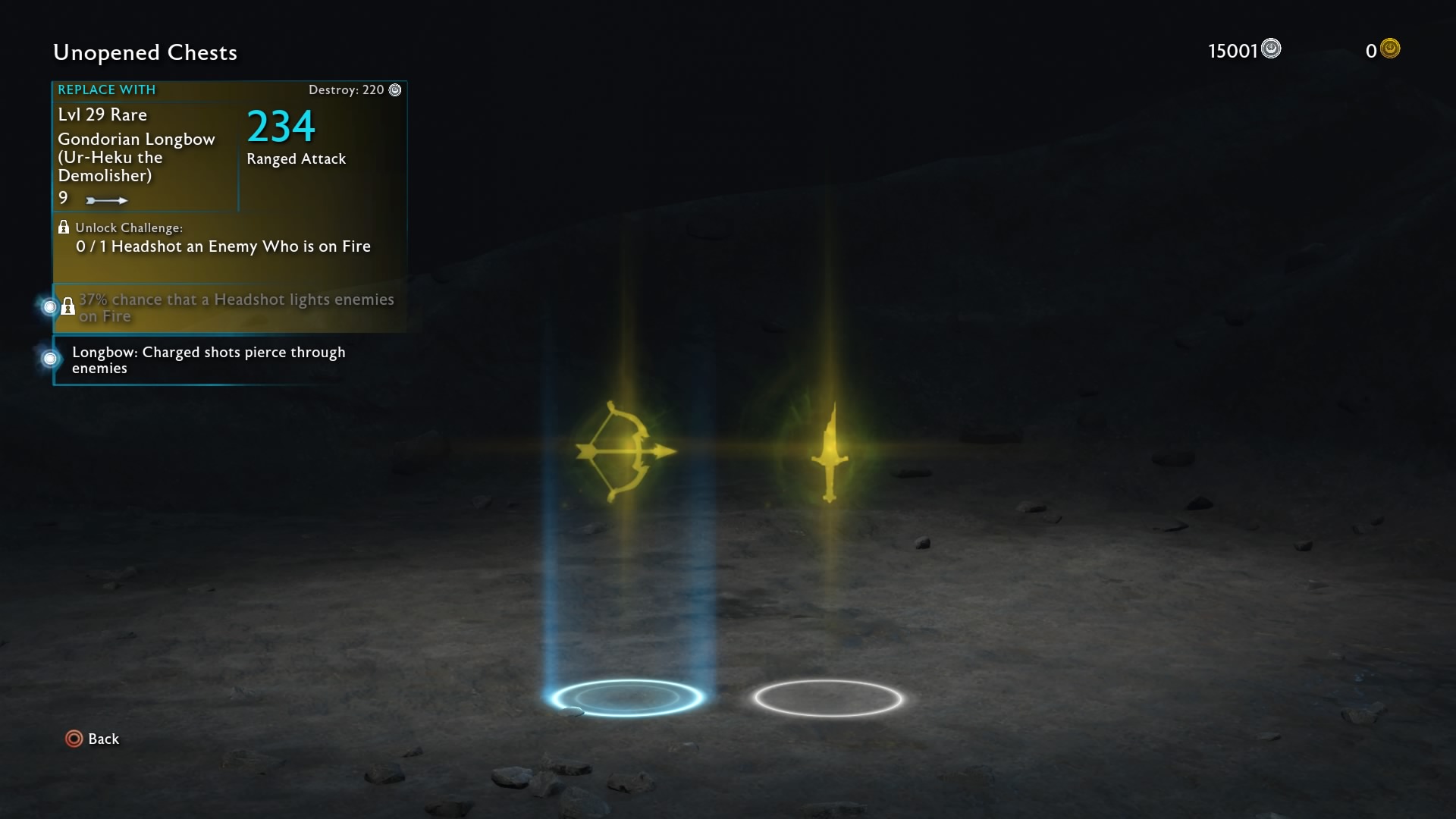The image size is (1456, 819).
Task: Select the glowing bow loot item
Action: (626, 452)
